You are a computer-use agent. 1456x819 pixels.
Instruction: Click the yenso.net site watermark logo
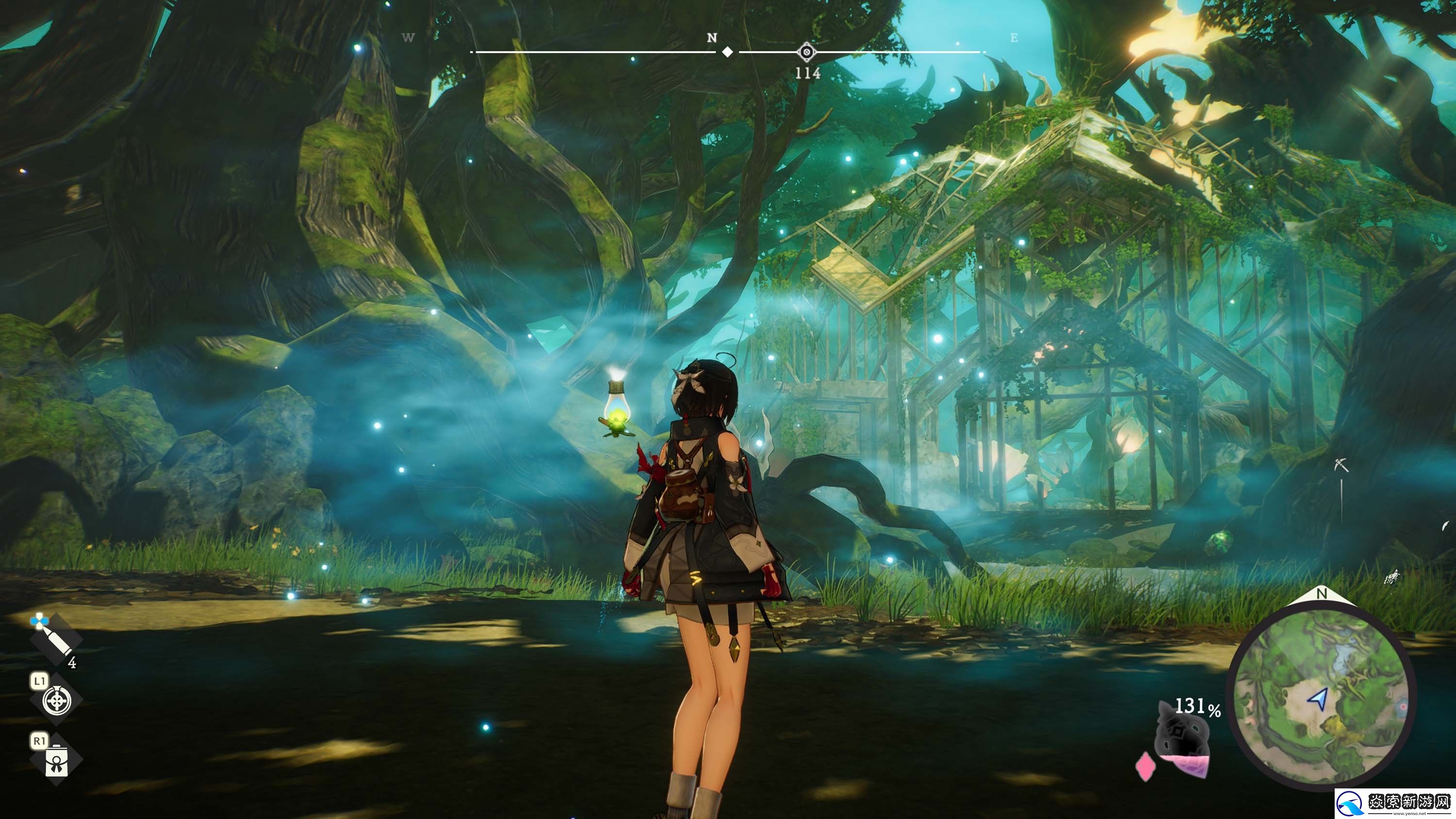1394,803
